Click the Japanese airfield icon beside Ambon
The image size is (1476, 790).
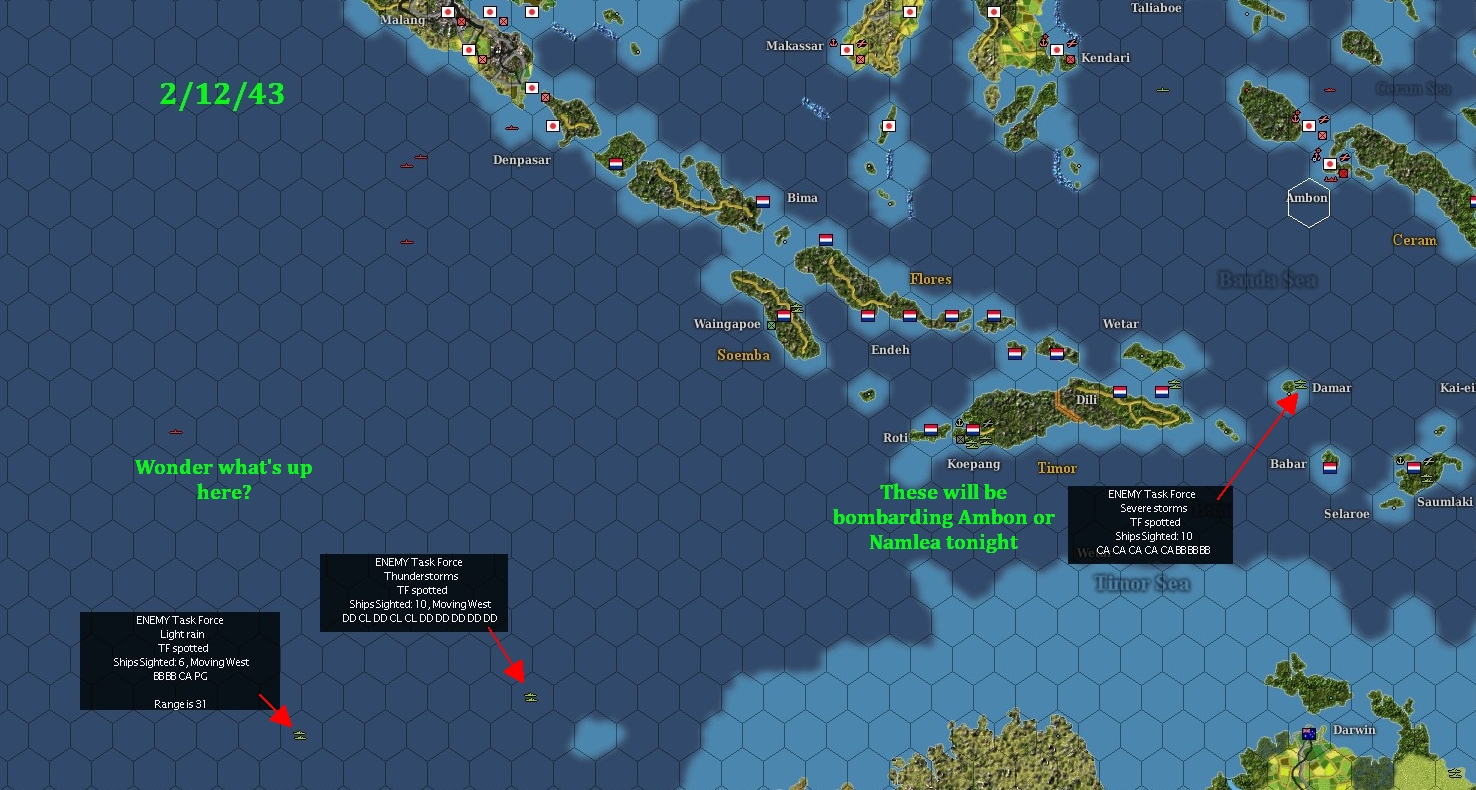(x=1344, y=158)
